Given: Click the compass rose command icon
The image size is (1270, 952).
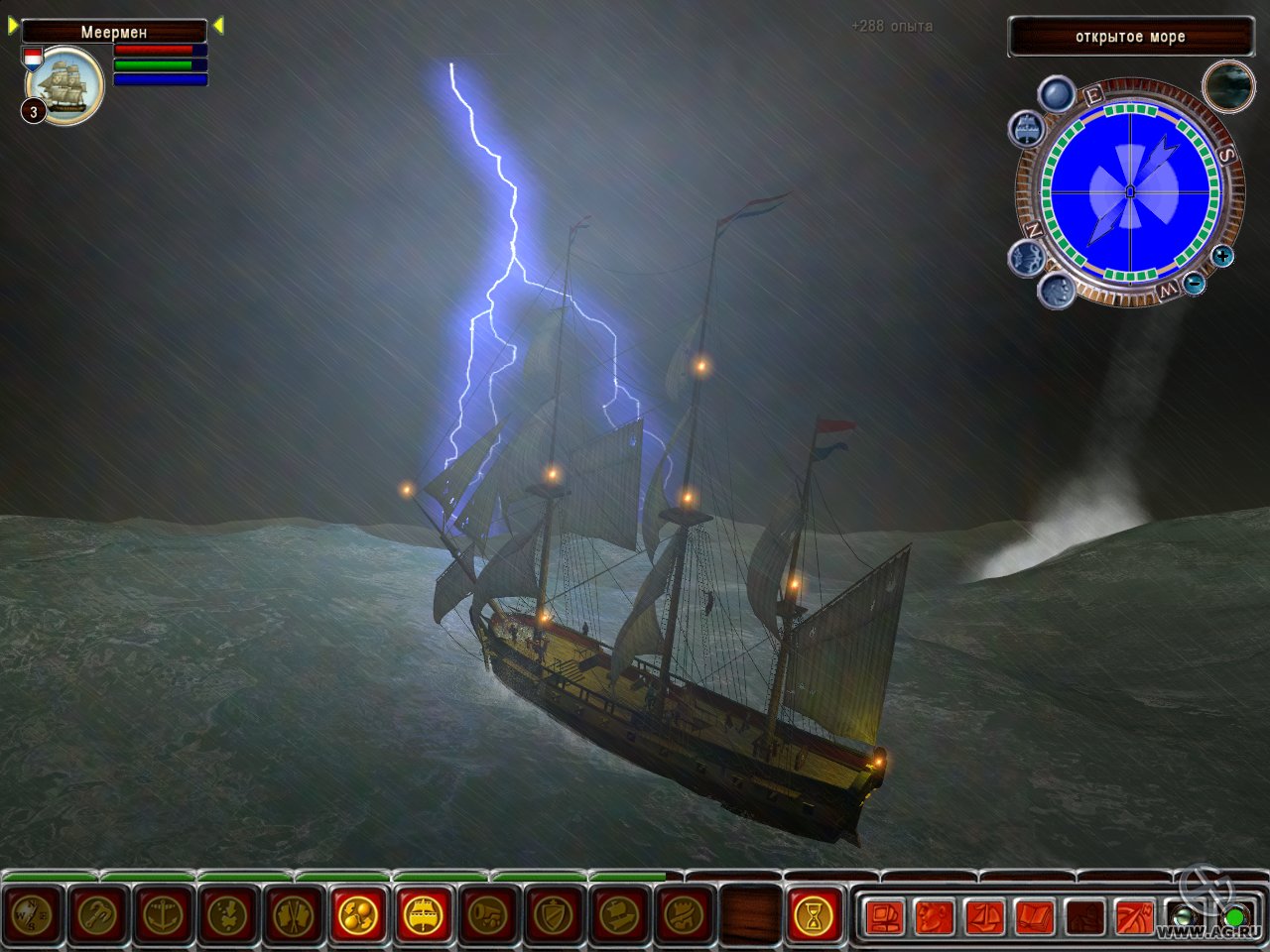Looking at the screenshot, I should point(33,915).
